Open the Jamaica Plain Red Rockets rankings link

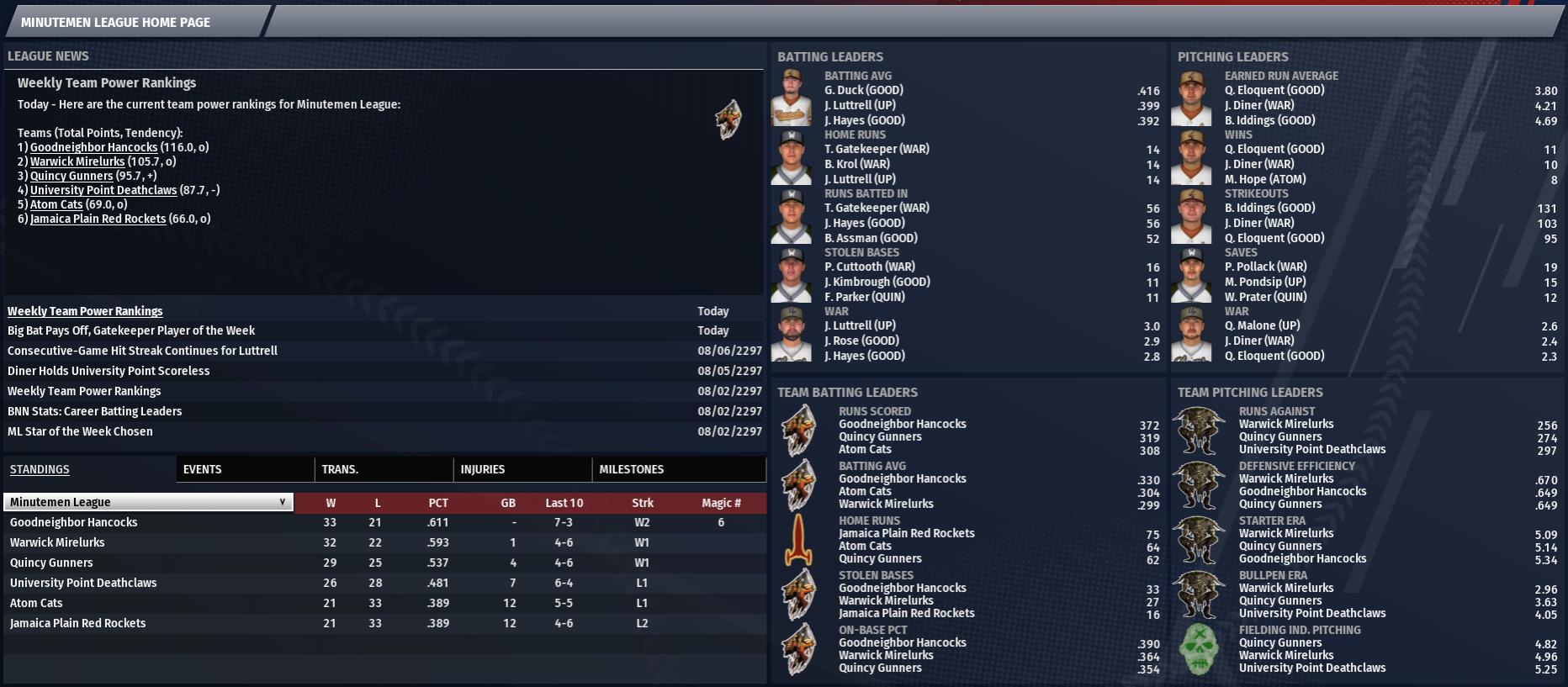[x=98, y=219]
